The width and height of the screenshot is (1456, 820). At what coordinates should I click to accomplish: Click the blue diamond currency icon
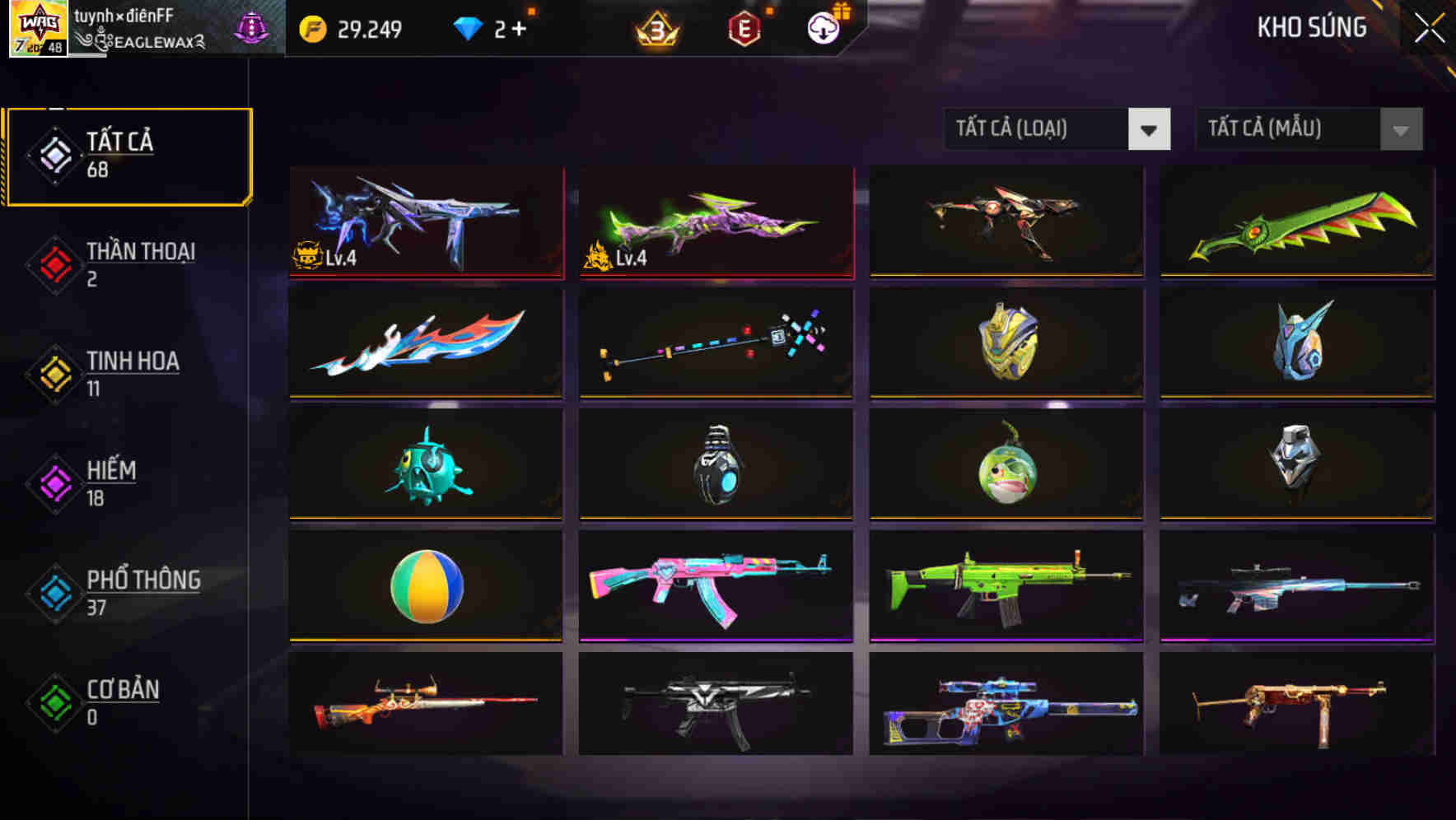pos(468,27)
